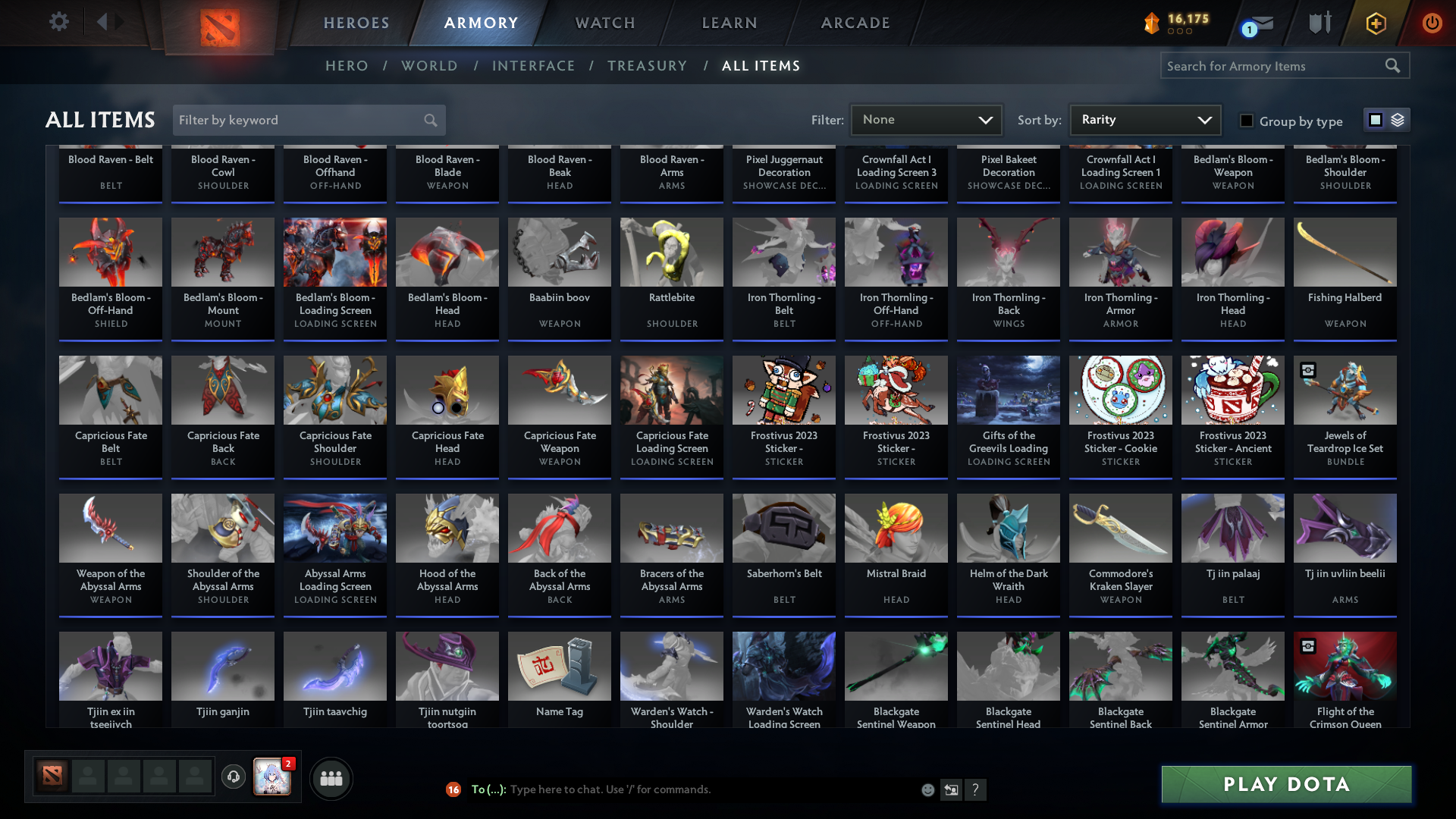Open the Filter dropdown set to None

(925, 119)
